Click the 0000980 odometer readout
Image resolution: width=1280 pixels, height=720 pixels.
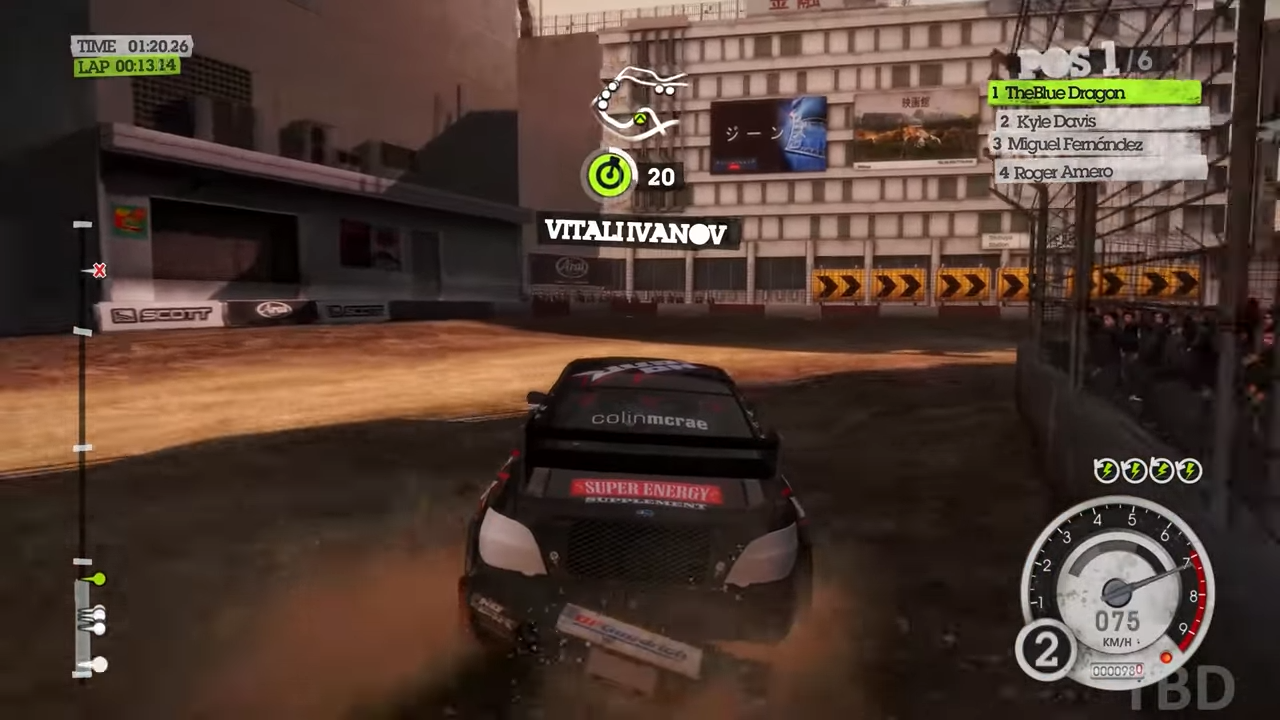[x=1117, y=671]
